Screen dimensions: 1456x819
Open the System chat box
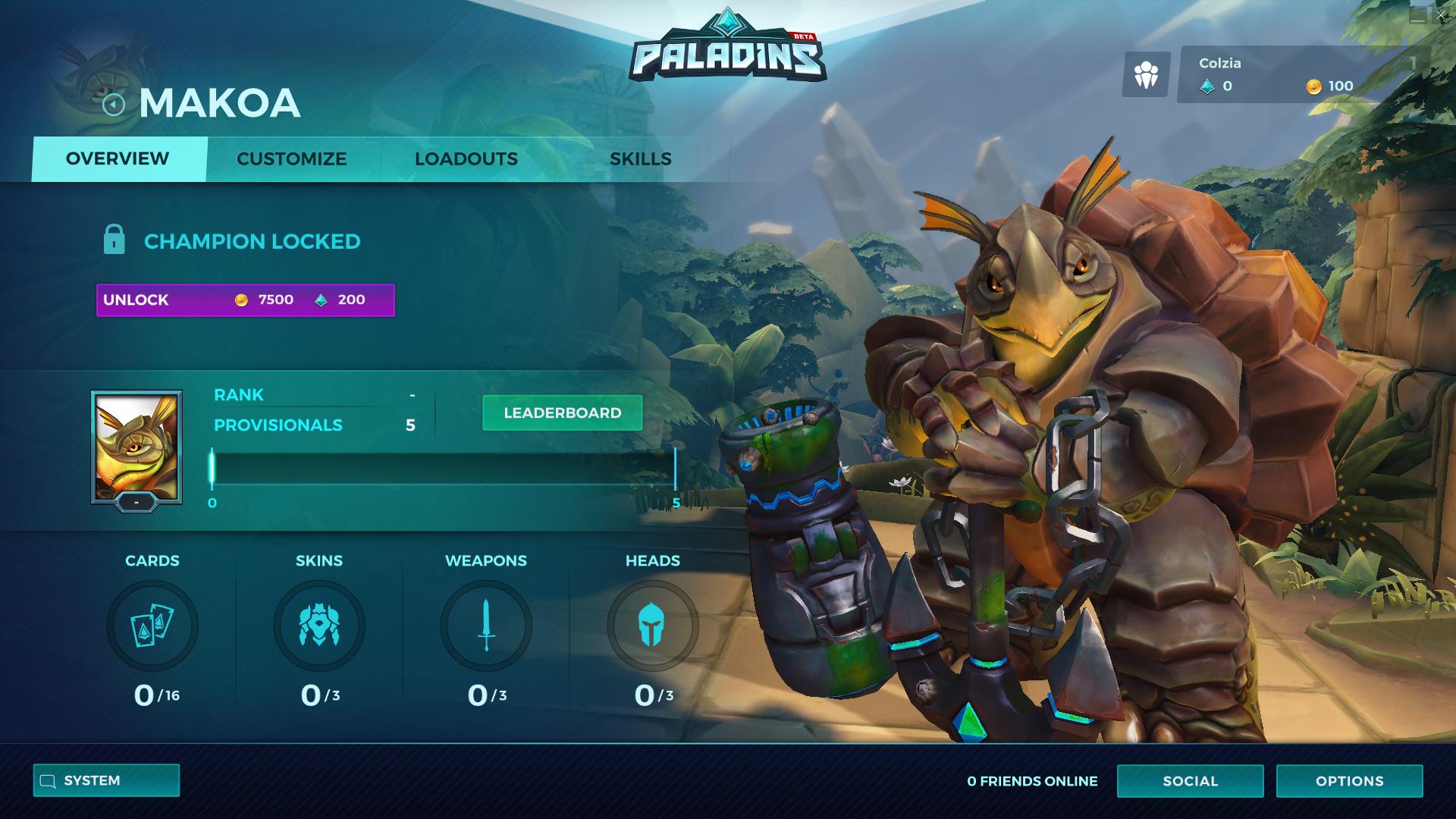pyautogui.click(x=106, y=780)
